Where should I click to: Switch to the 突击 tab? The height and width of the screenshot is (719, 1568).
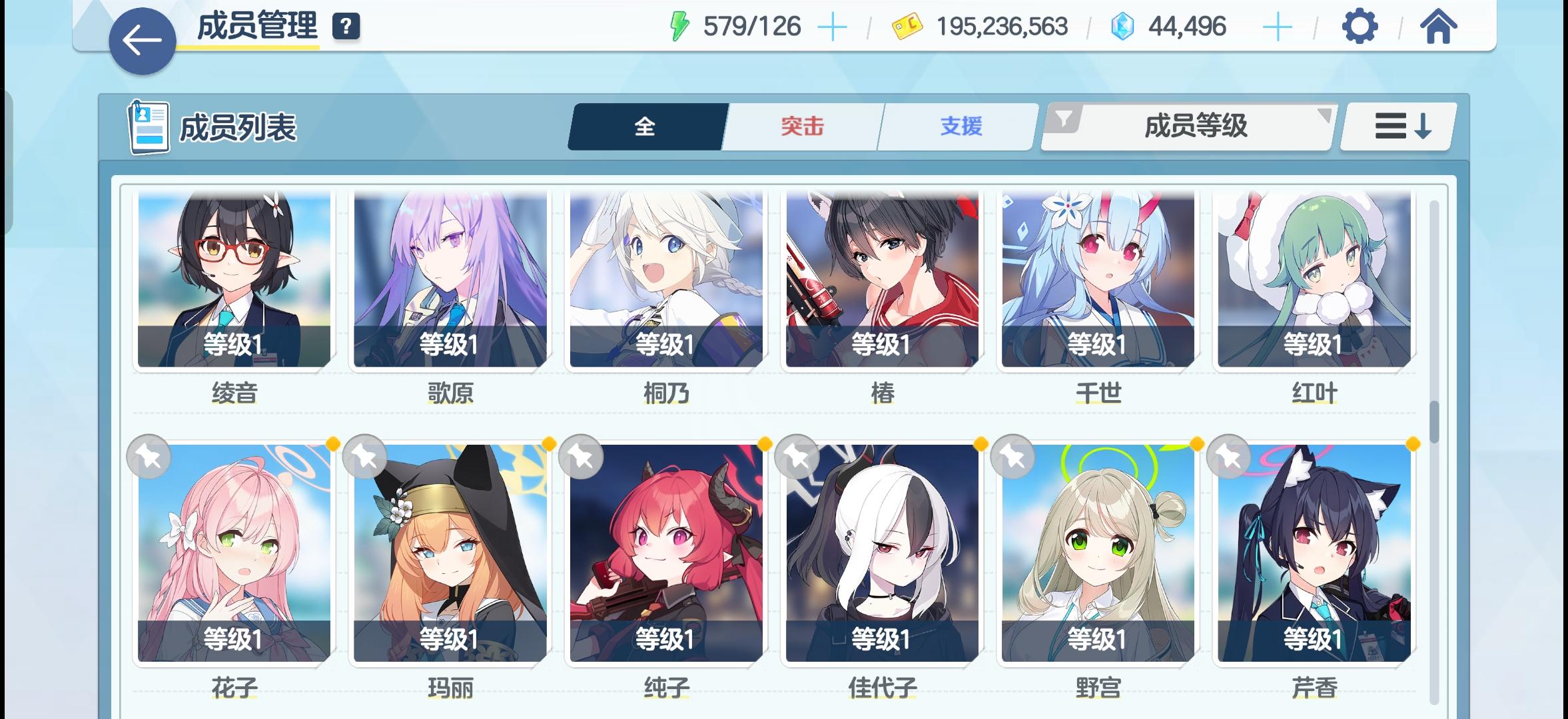tap(801, 126)
